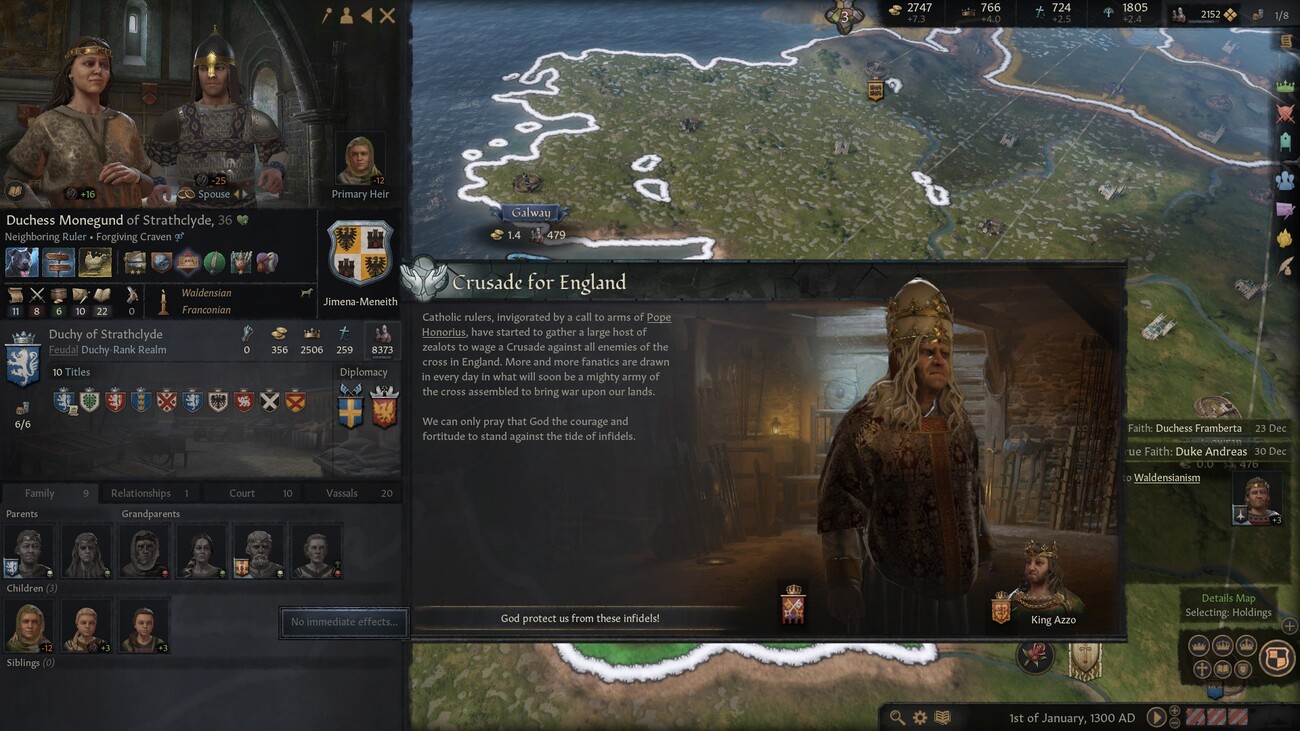
Task: Choose "God protect us from these infidels!"
Action: coord(579,618)
